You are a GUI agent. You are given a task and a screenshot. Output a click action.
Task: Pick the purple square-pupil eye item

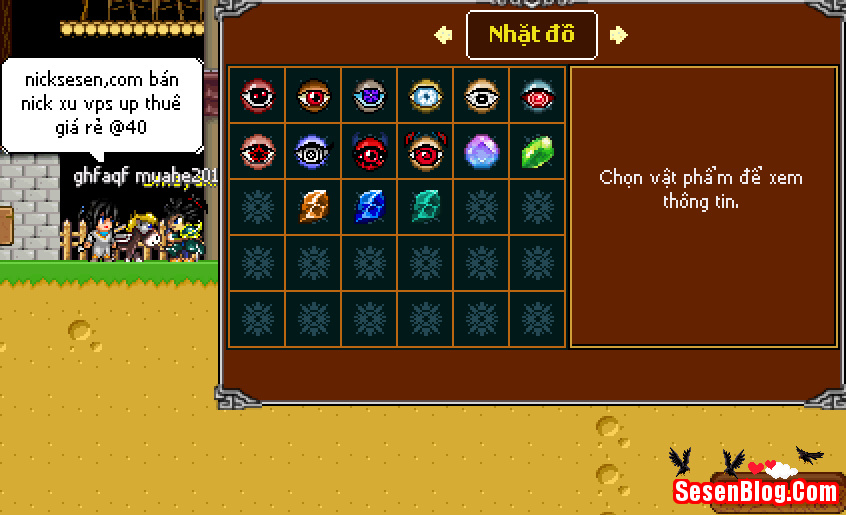[x=369, y=96]
